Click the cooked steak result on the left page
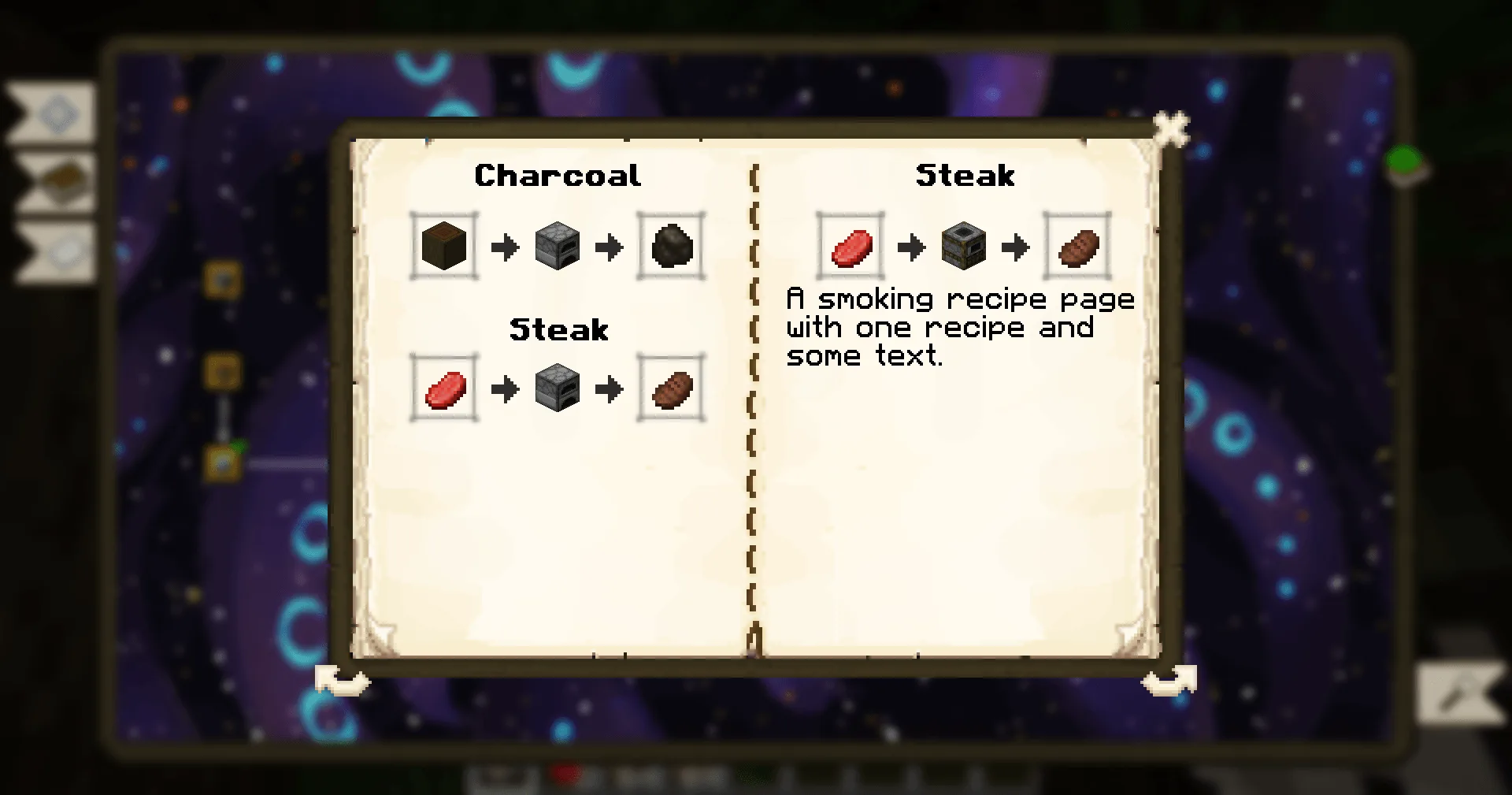 click(x=670, y=388)
